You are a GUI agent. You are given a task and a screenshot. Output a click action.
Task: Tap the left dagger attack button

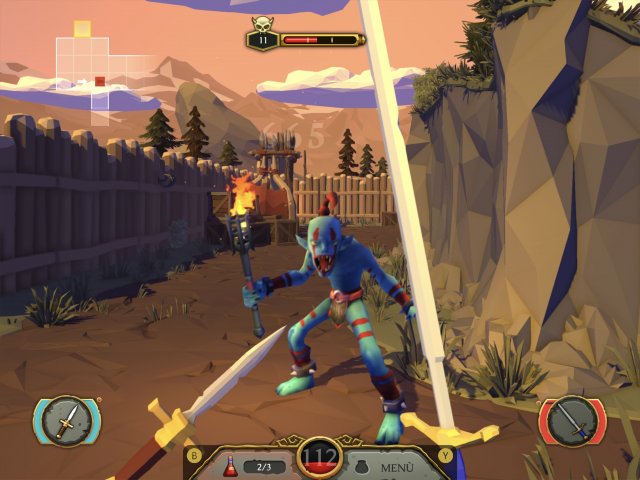click(x=66, y=421)
